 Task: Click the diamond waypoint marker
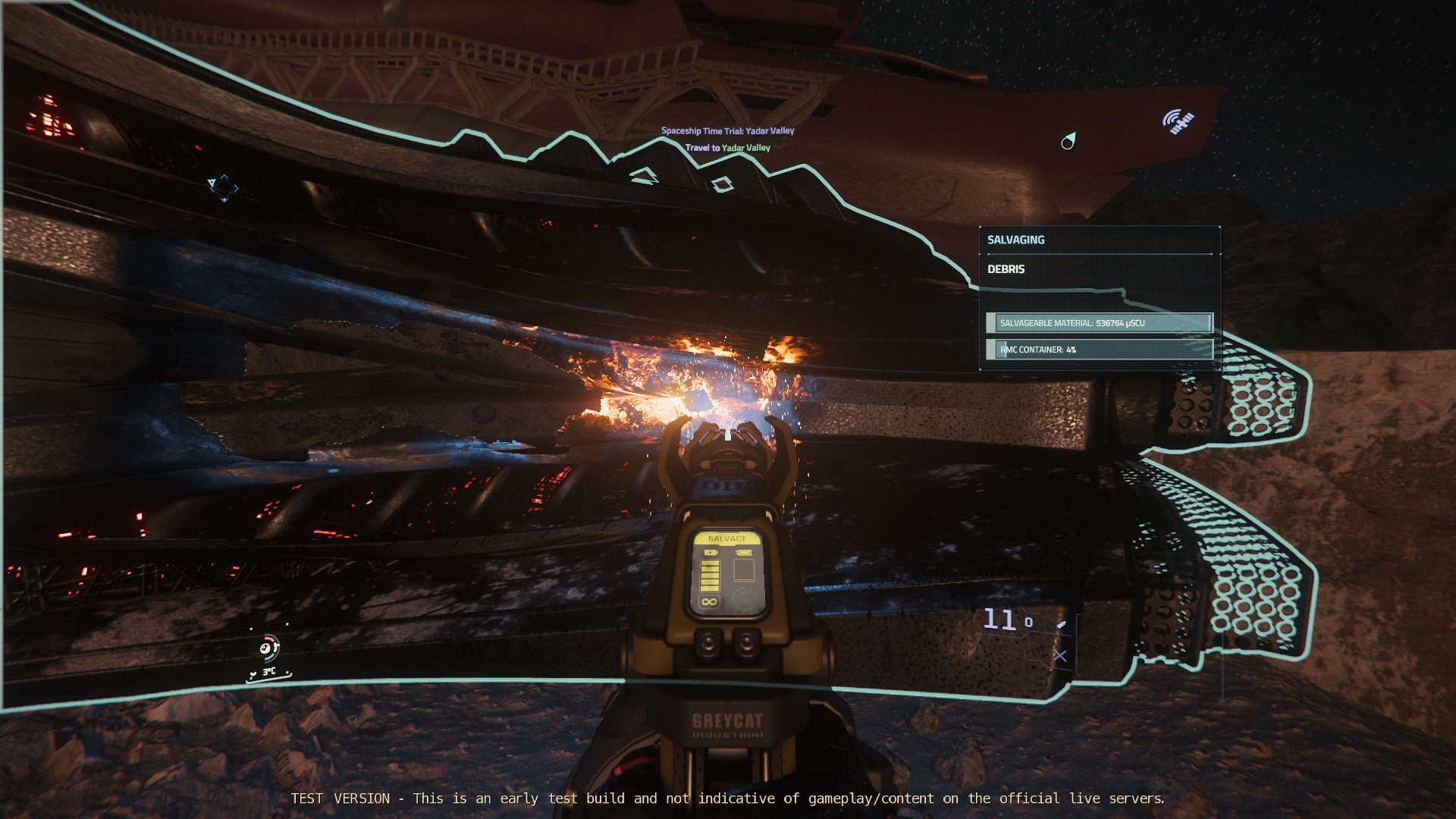pos(224,187)
